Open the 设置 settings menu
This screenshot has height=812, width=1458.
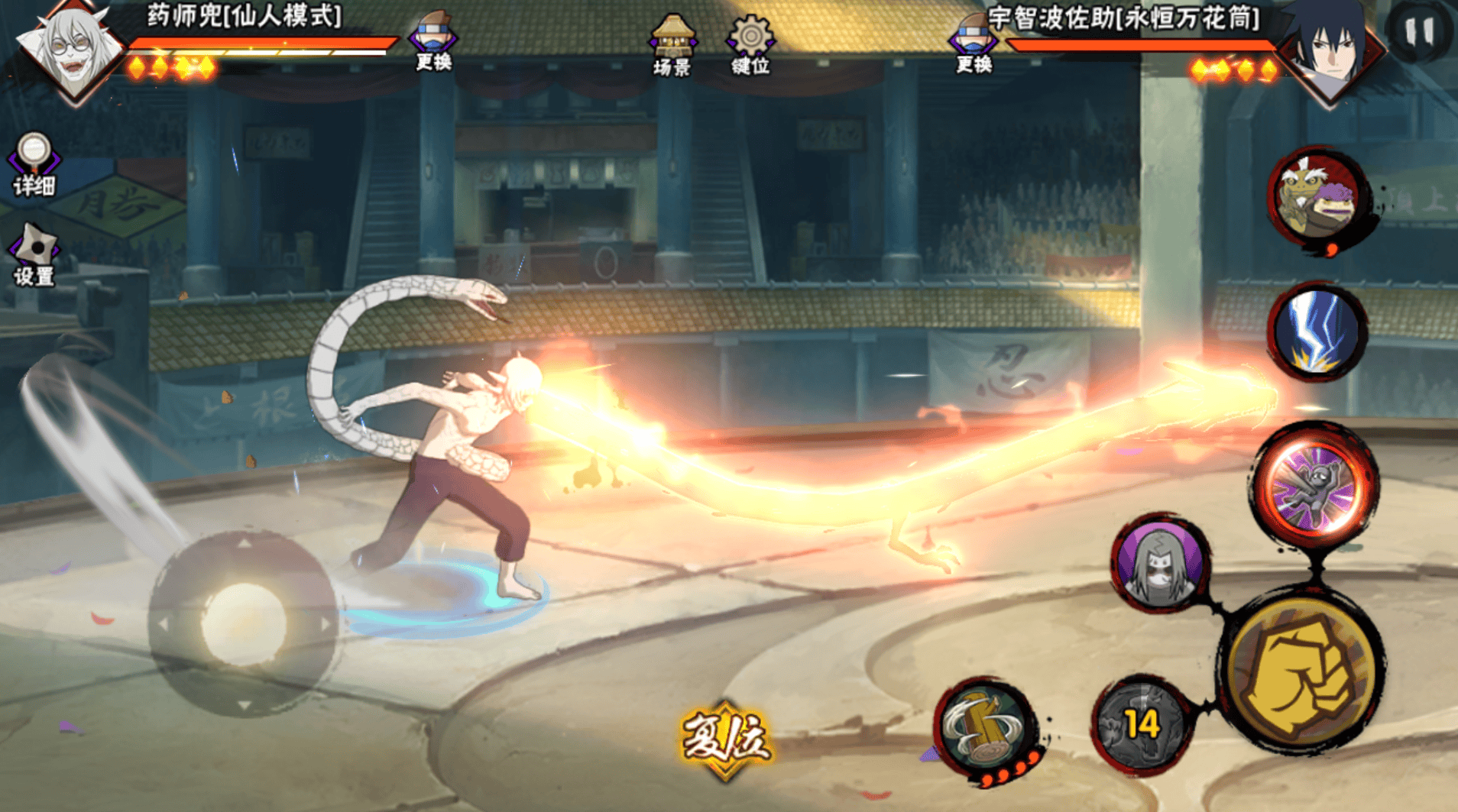click(34, 254)
